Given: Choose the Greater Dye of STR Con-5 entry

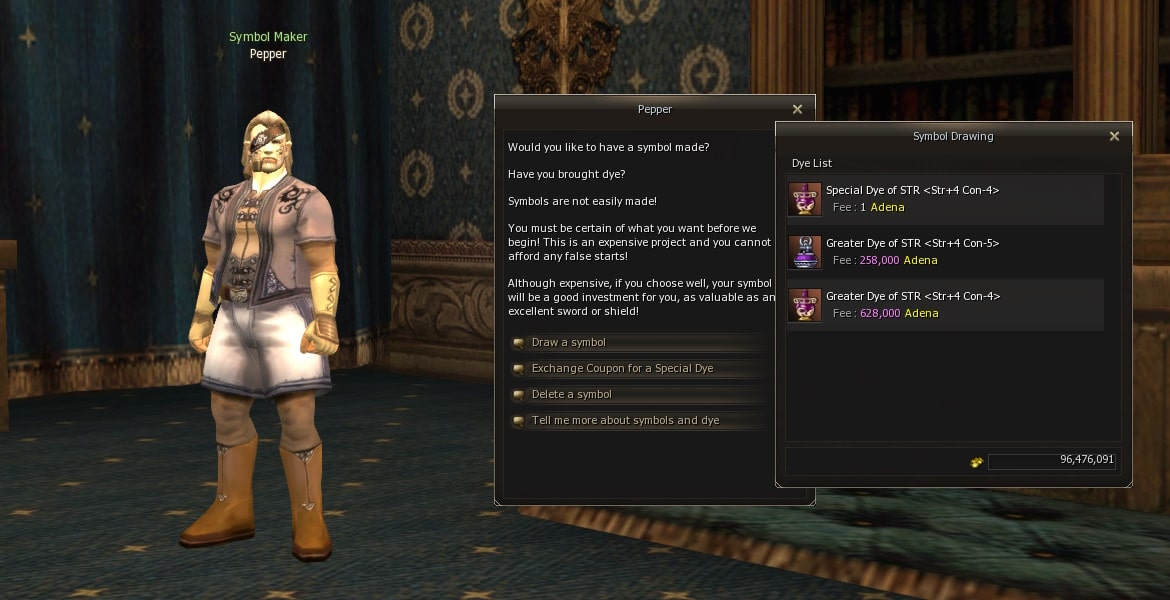Looking at the screenshot, I should coord(944,252).
